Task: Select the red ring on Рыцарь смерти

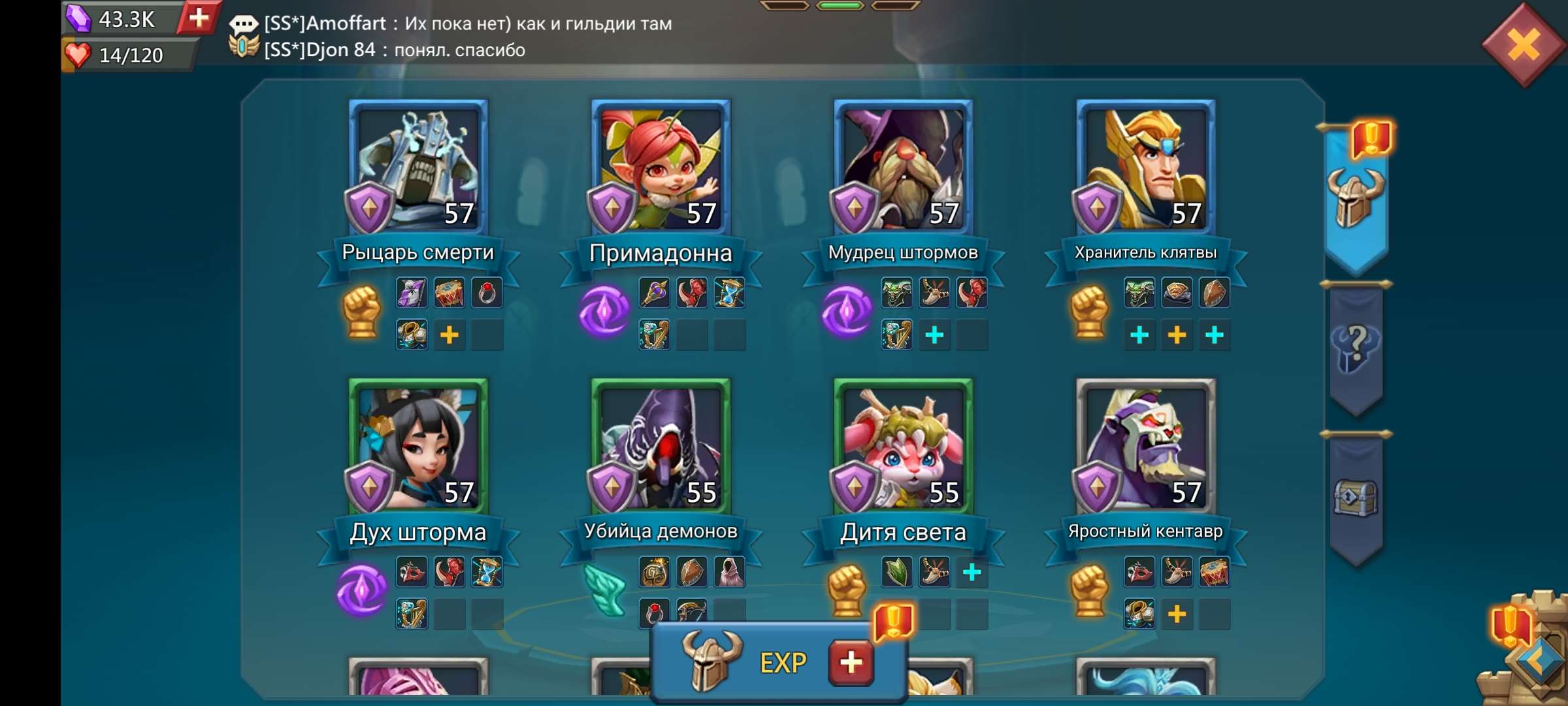Action: [487, 293]
